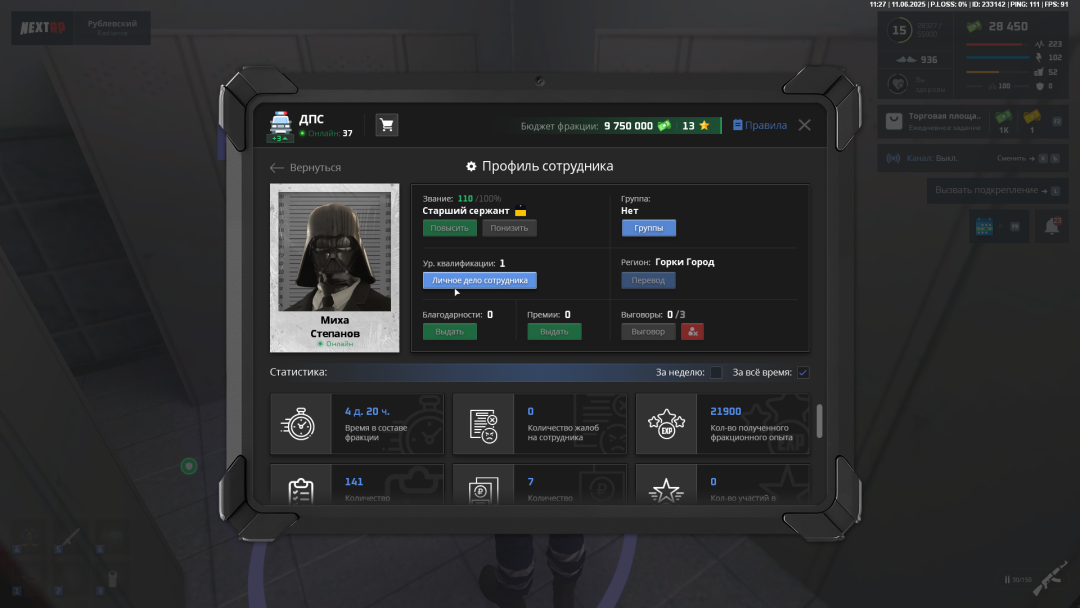Click the red dismiss-employee icon button

[x=692, y=332]
